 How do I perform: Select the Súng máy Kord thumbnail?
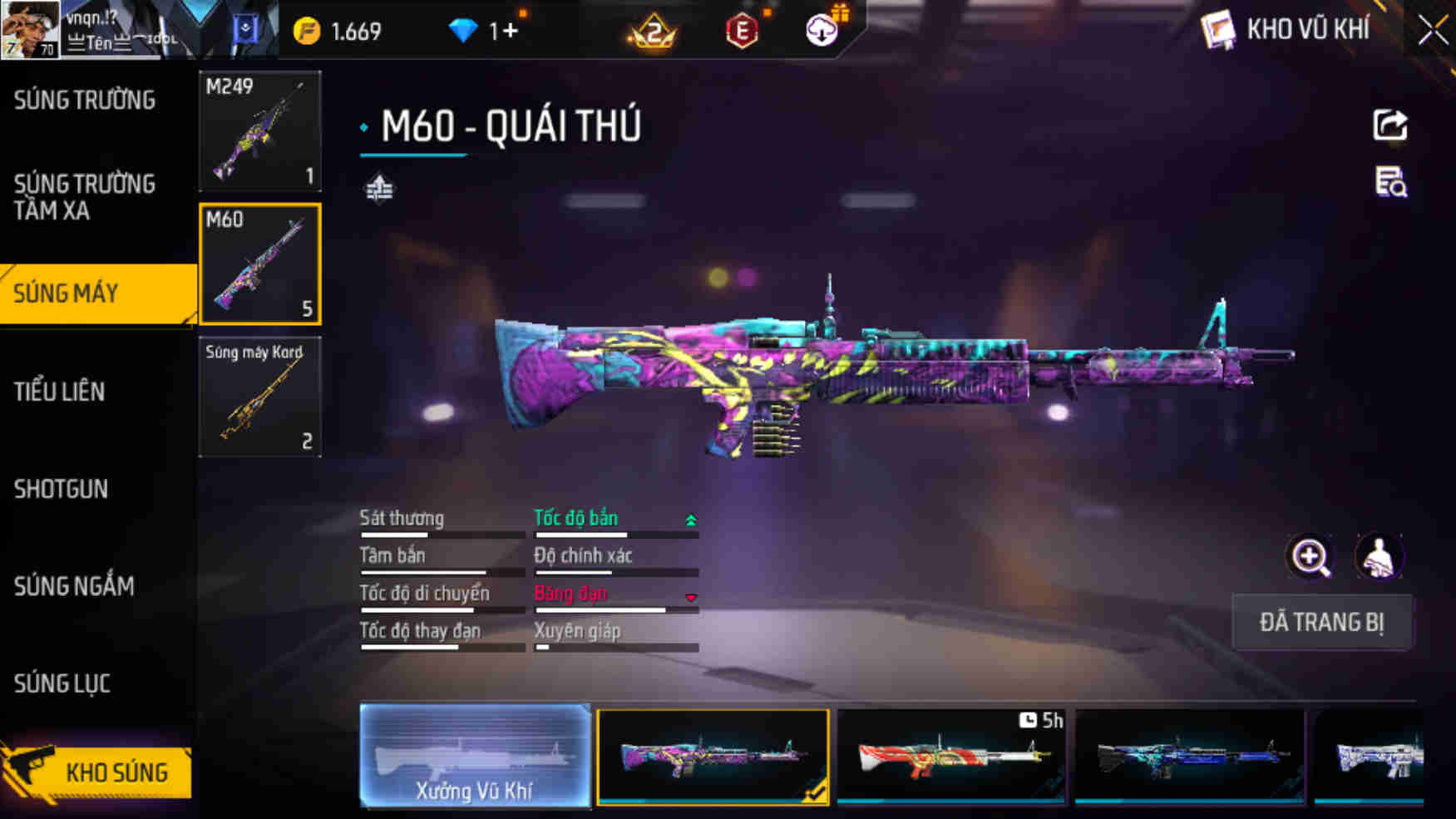pos(259,397)
